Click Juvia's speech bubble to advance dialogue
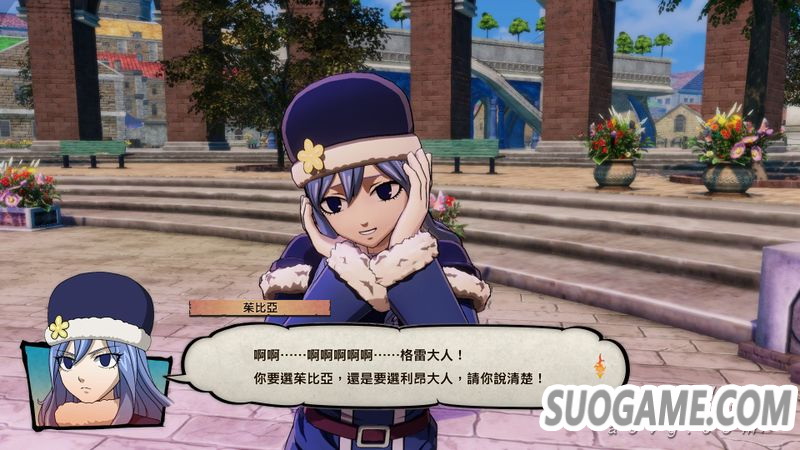800x450 pixels. click(x=390, y=366)
